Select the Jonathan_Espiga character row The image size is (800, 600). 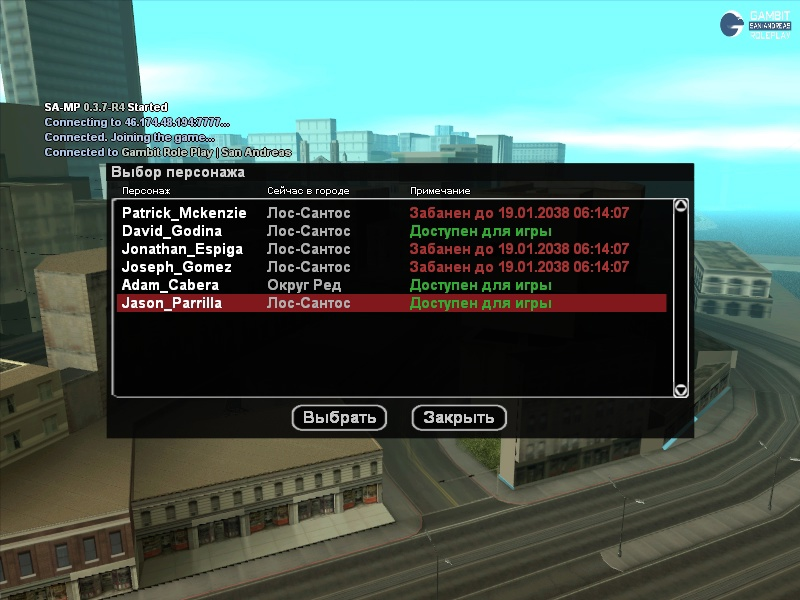point(180,249)
